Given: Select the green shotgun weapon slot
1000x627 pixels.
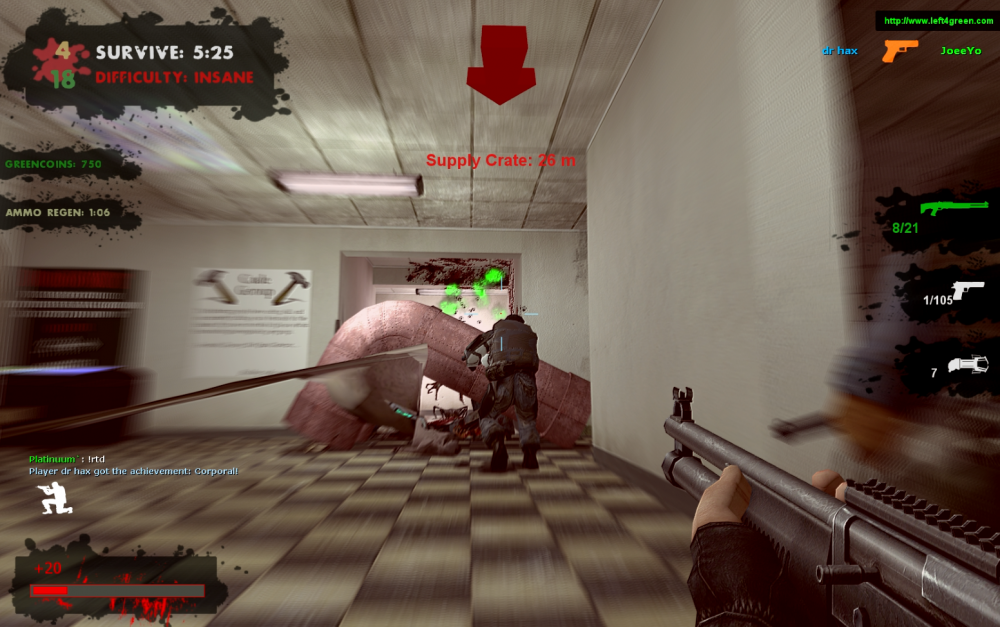Looking at the screenshot, I should (944, 209).
